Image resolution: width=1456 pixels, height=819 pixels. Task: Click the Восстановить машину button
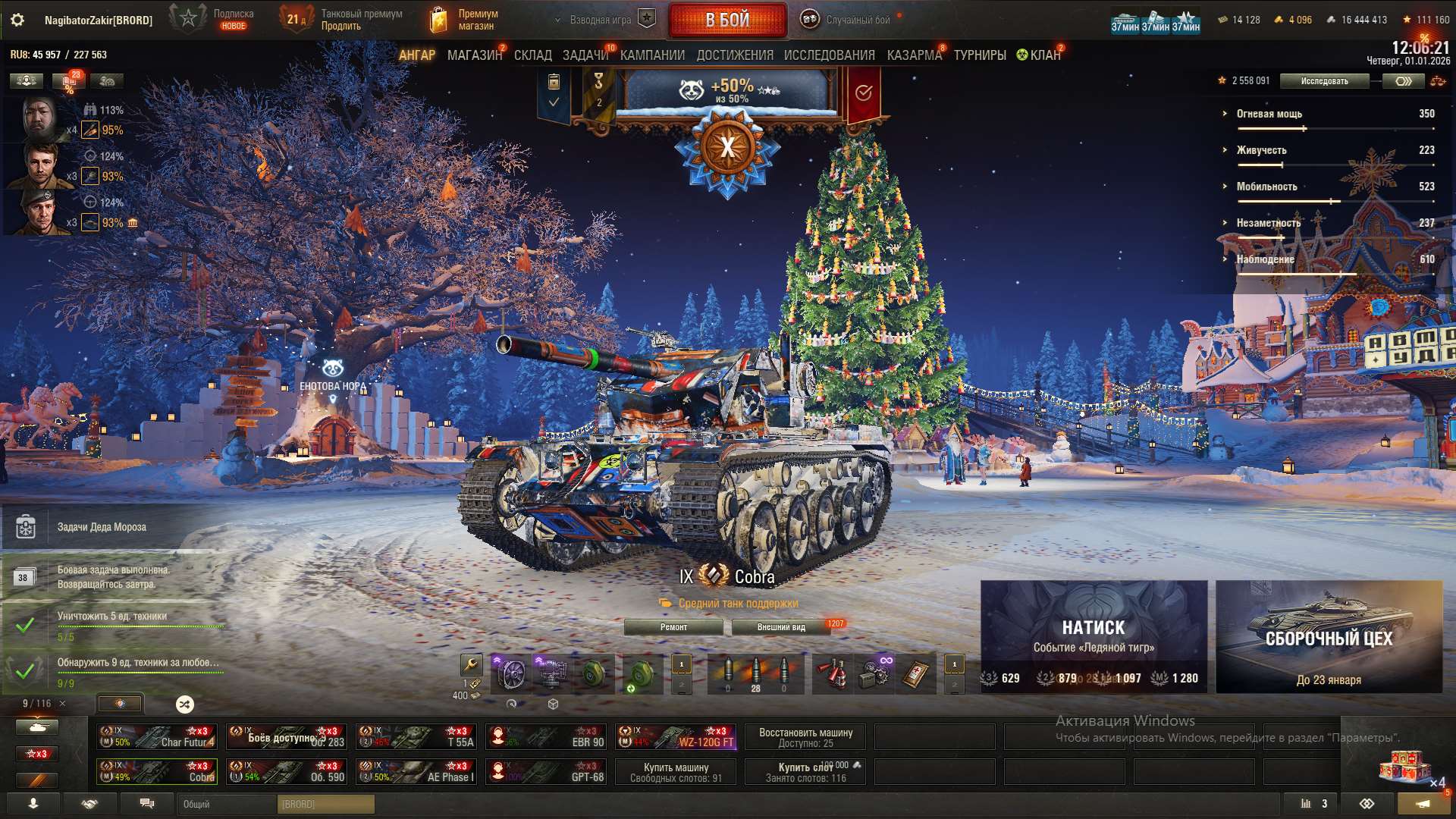coord(807,736)
